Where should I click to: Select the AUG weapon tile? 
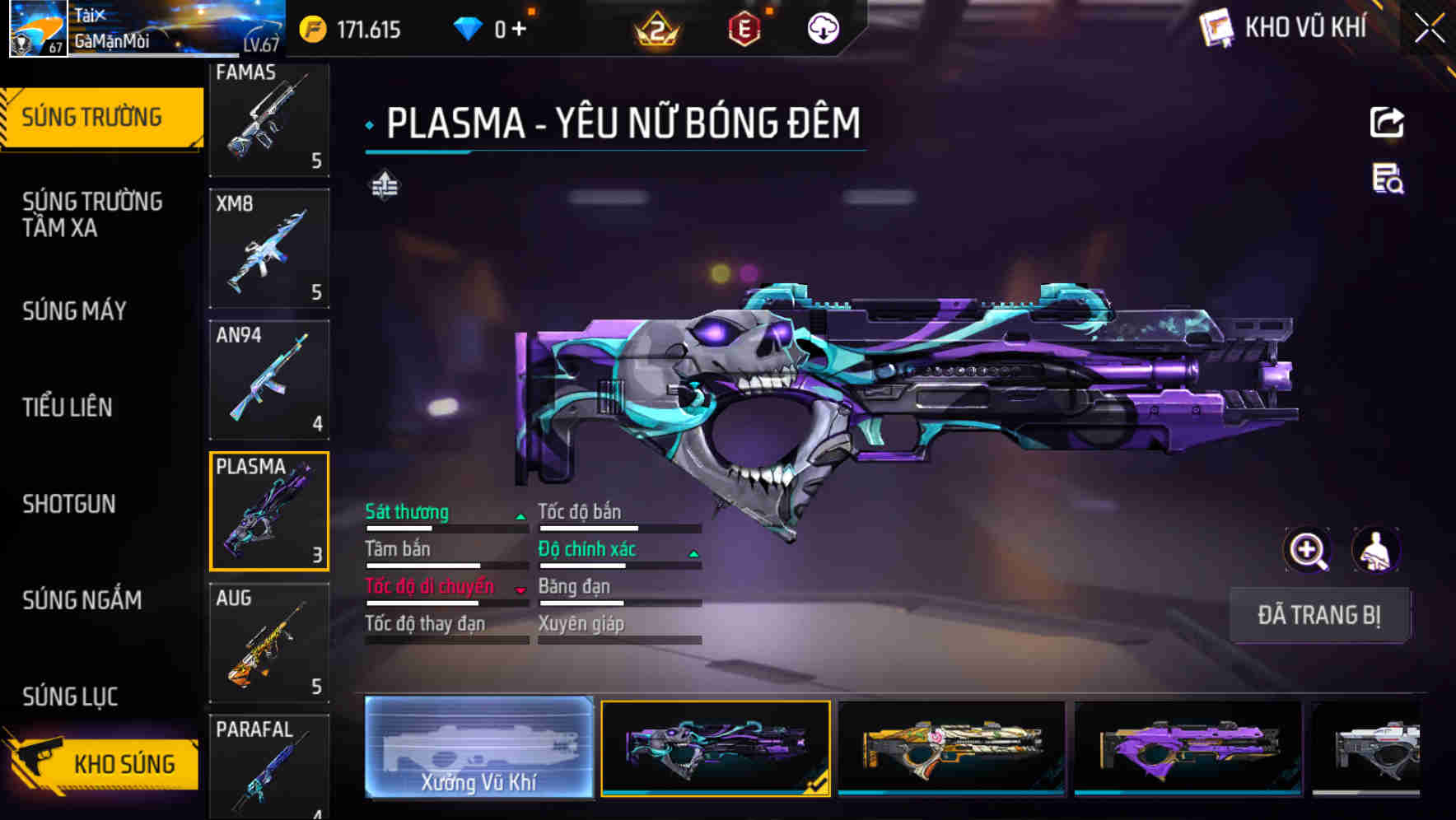269,642
